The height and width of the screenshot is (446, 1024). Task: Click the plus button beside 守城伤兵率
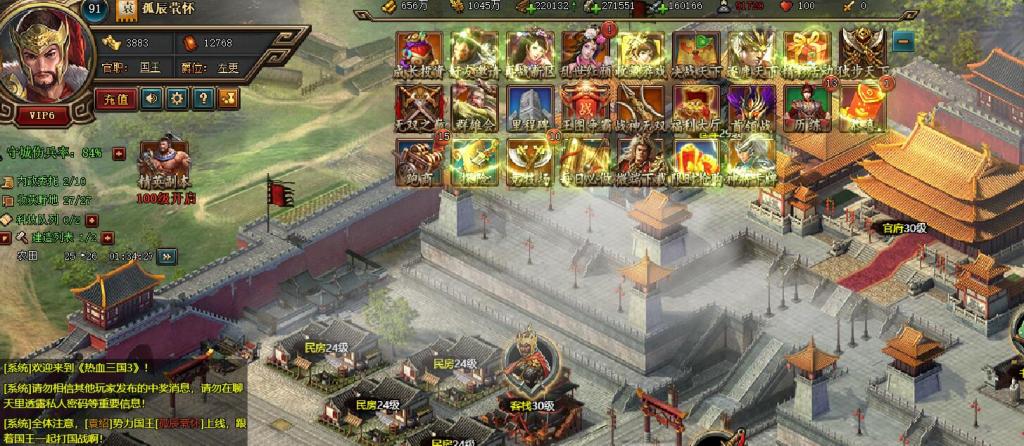[119, 153]
